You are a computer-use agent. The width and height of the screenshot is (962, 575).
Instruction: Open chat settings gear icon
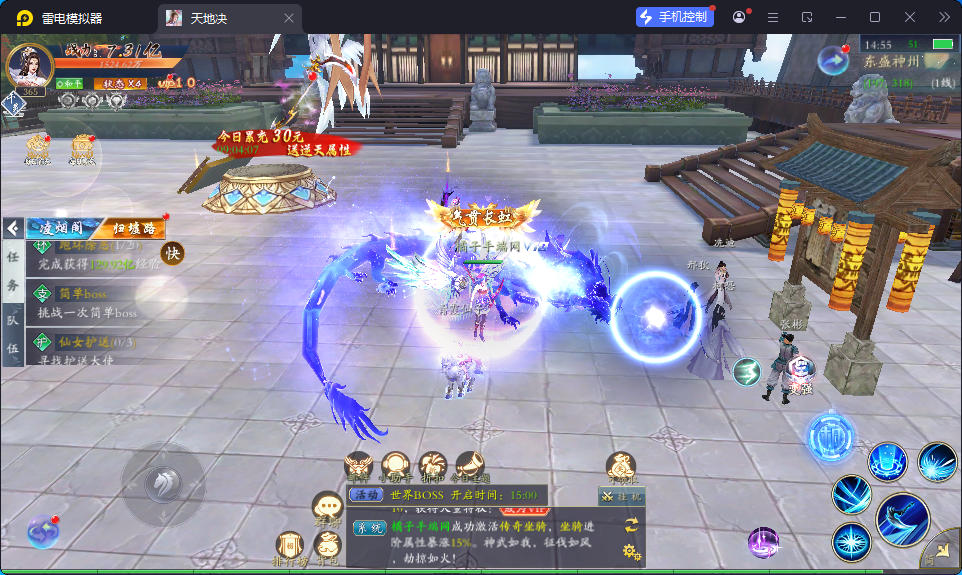coord(630,551)
